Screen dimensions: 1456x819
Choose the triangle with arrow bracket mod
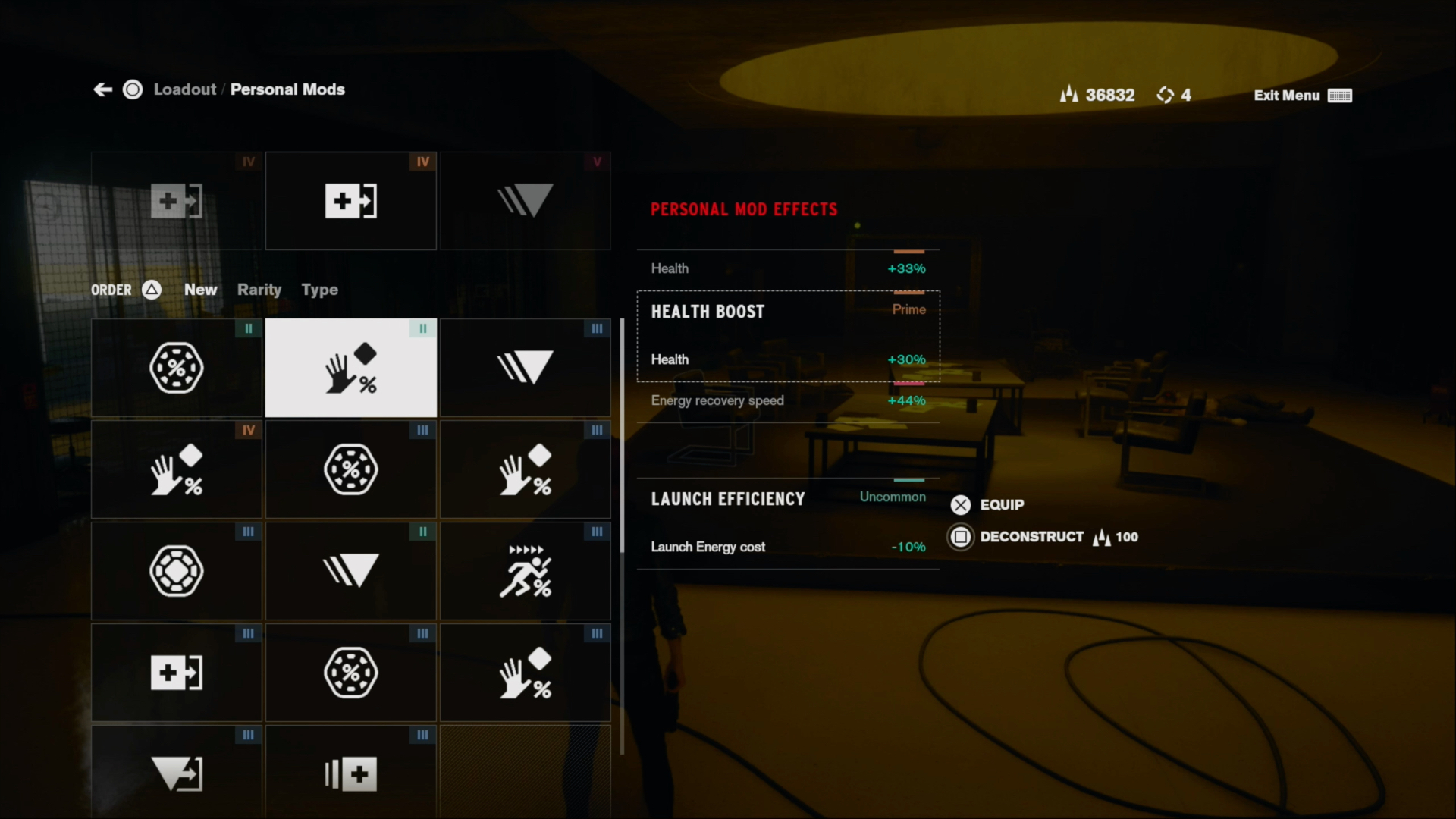[176, 773]
